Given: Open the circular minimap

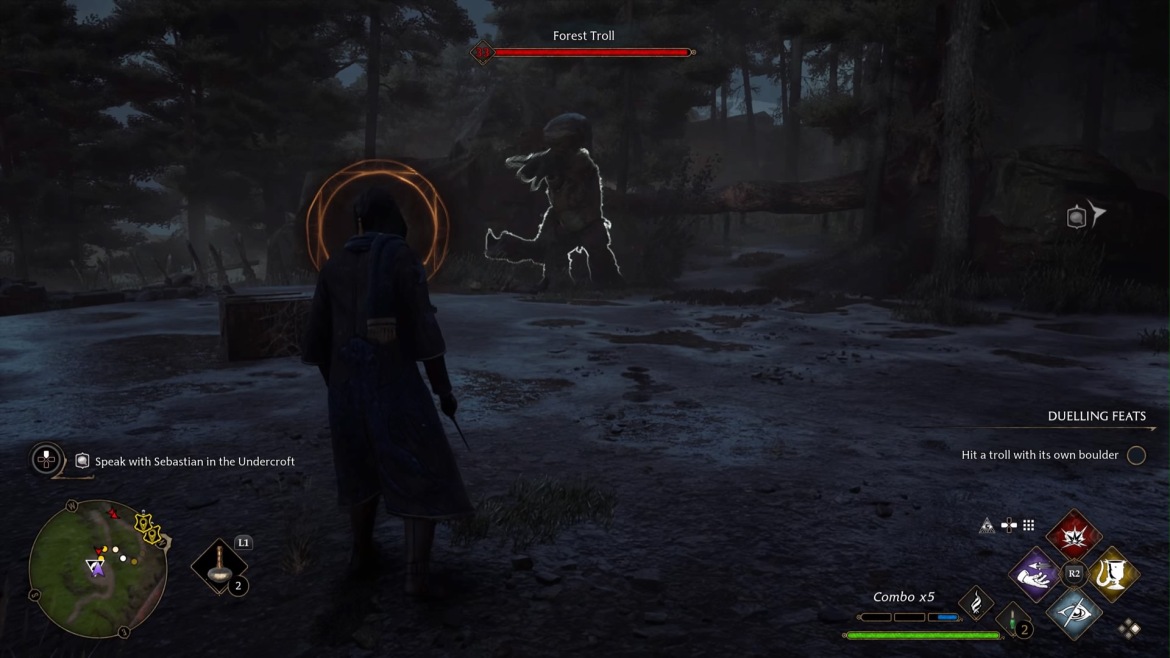Looking at the screenshot, I should coord(97,569).
